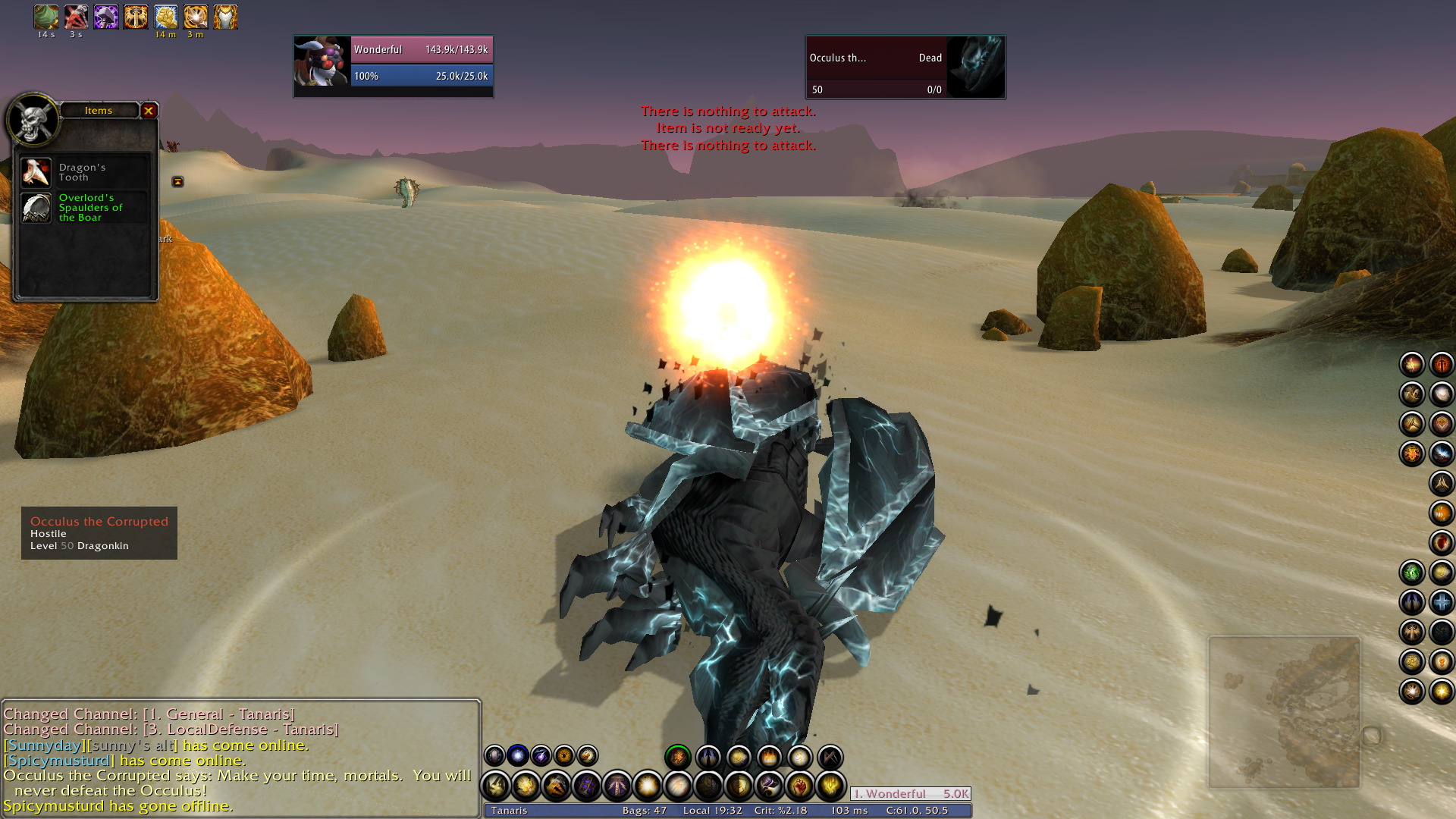Click the glowing blue orb button
Image resolution: width=1456 pixels, height=819 pixels.
tap(518, 755)
